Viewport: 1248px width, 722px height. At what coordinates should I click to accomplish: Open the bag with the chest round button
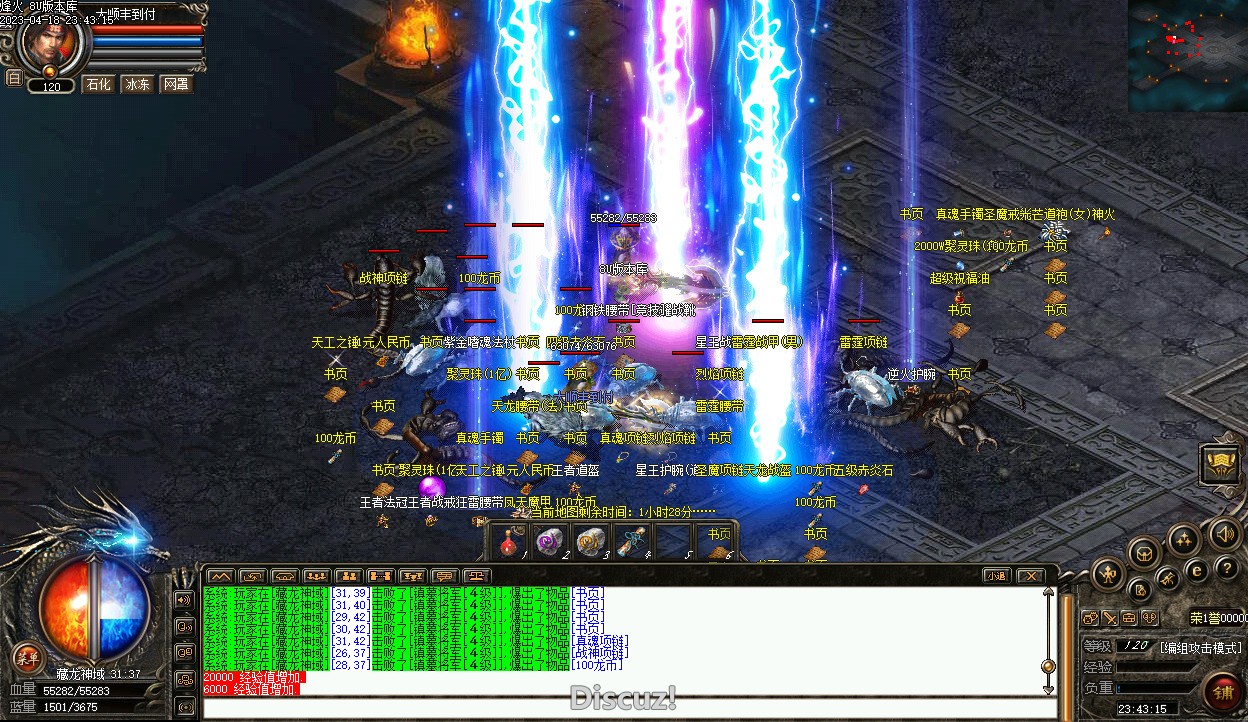(1144, 551)
